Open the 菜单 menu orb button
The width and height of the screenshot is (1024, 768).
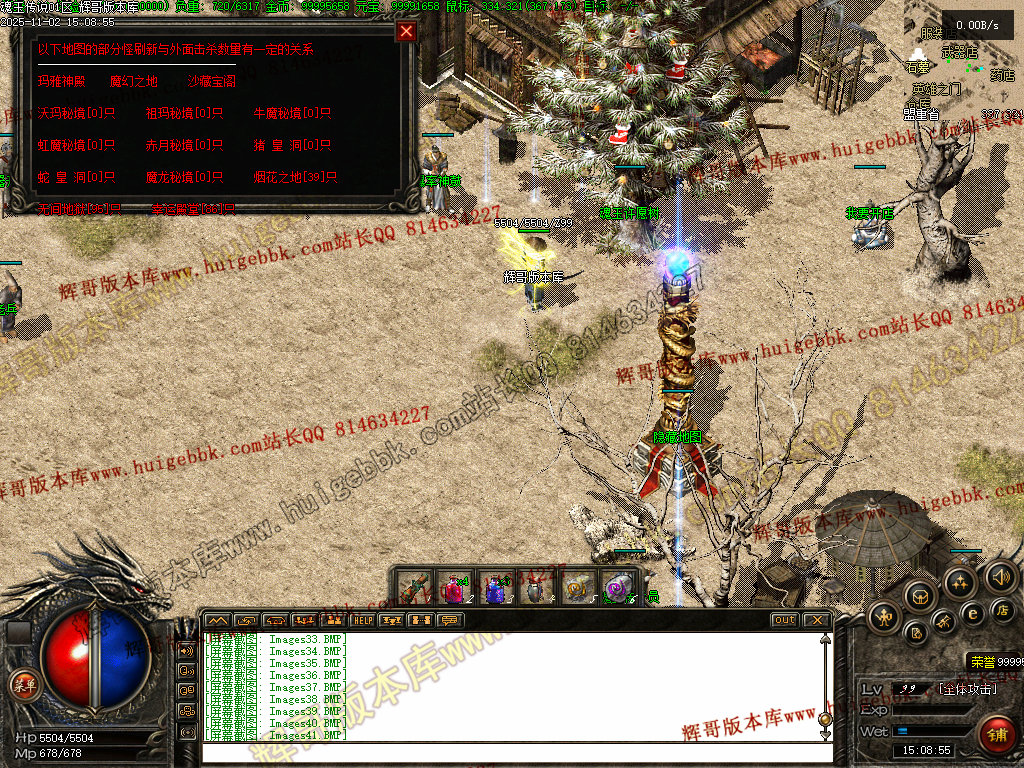pyautogui.click(x=22, y=685)
